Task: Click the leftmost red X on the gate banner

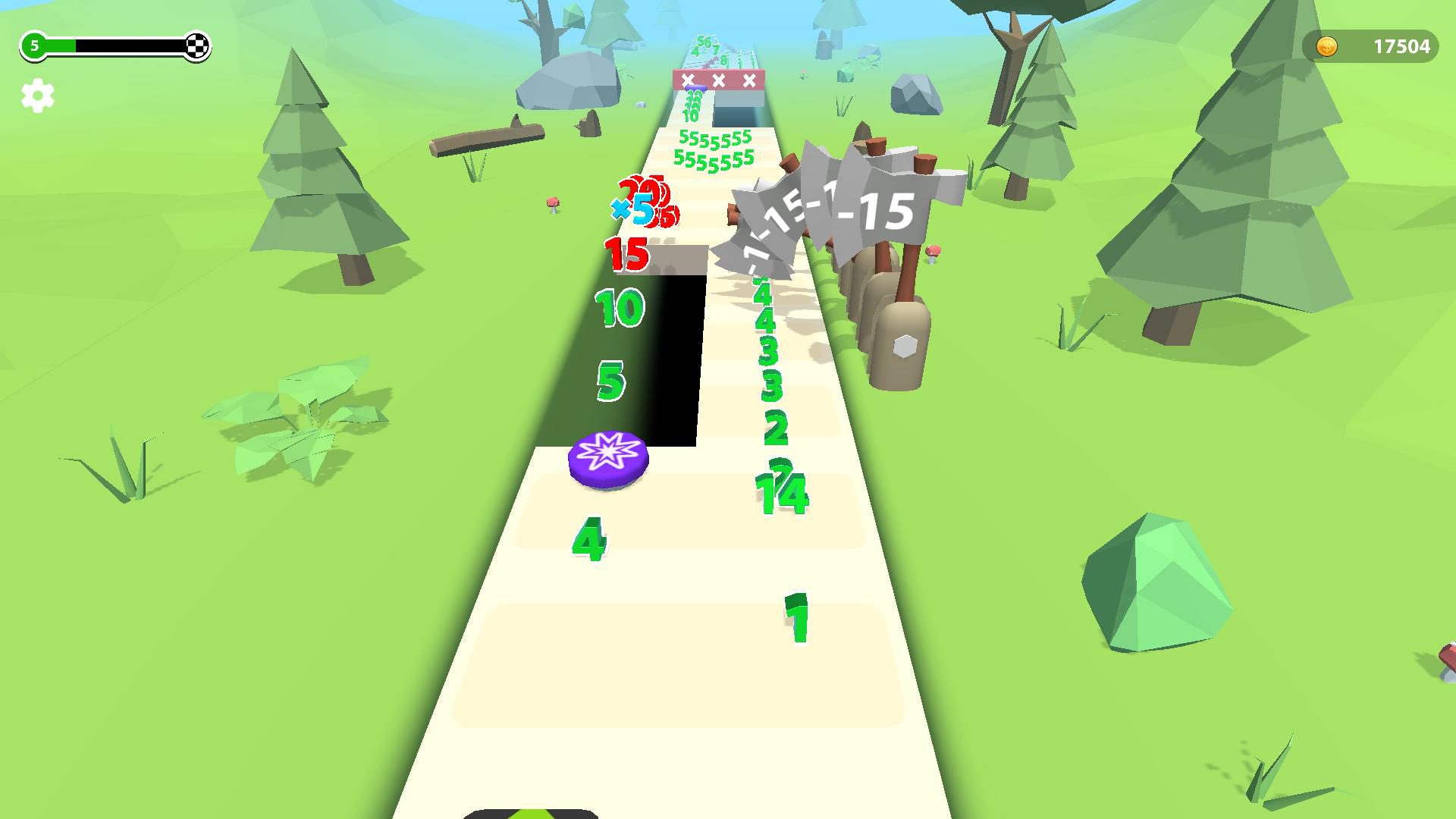Action: (687, 78)
